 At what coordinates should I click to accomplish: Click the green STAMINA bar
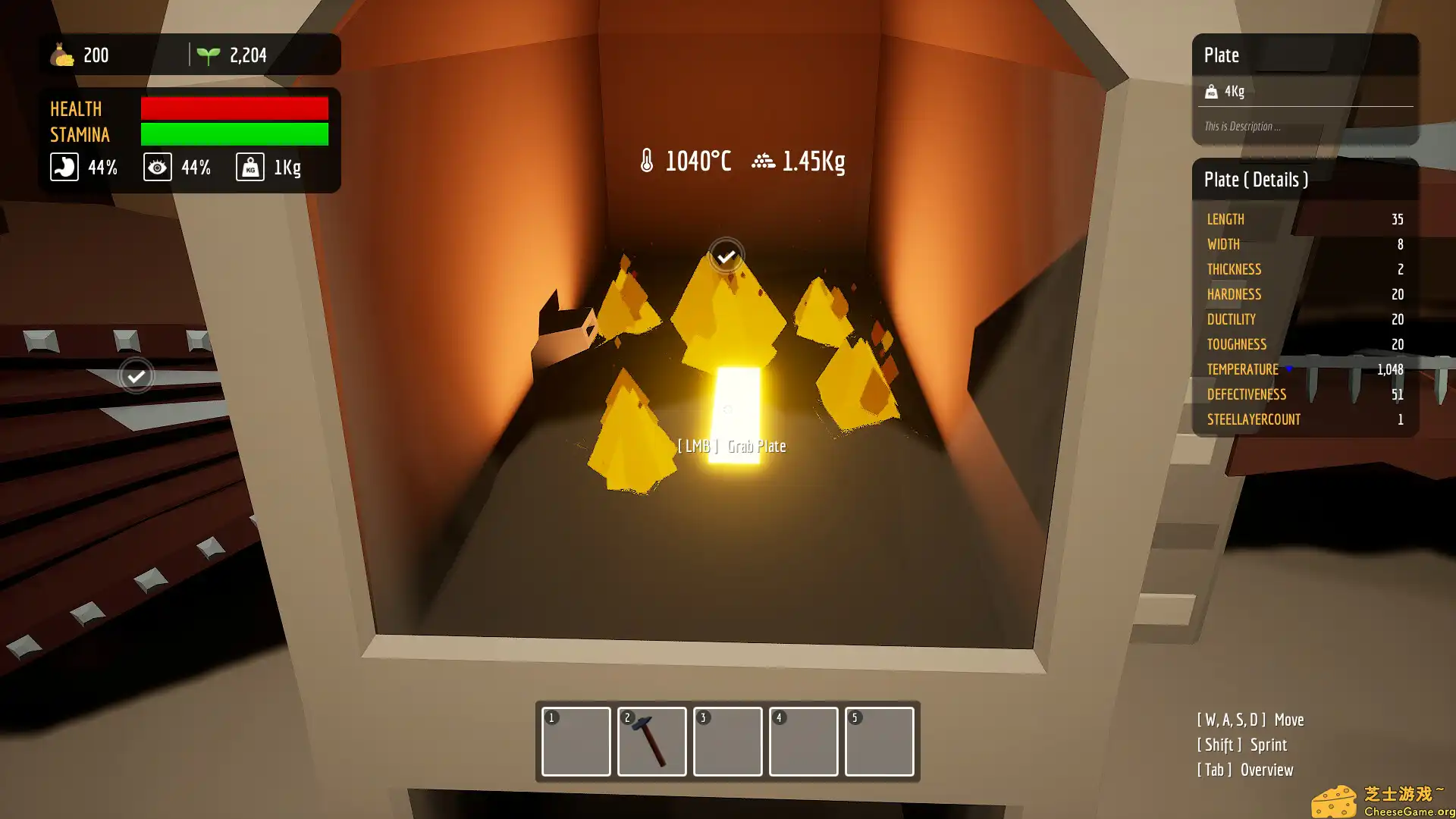(x=234, y=134)
